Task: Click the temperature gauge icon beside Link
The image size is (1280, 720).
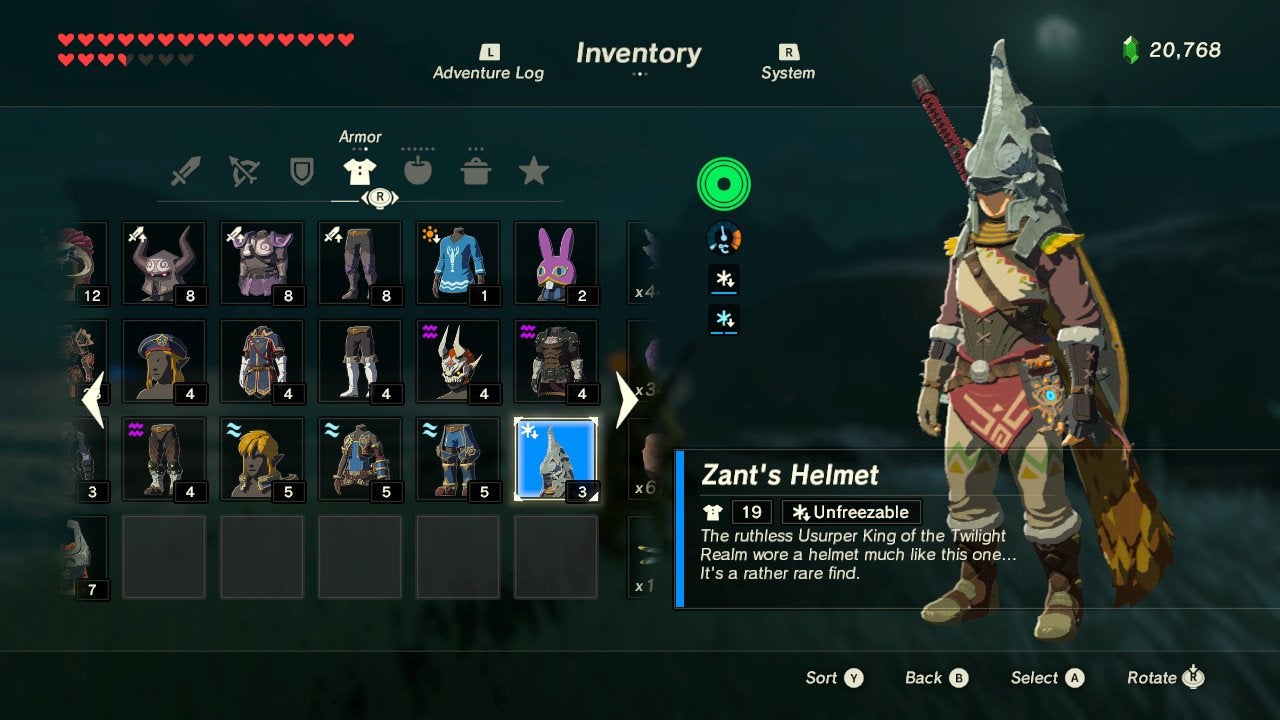Action: pos(723,239)
